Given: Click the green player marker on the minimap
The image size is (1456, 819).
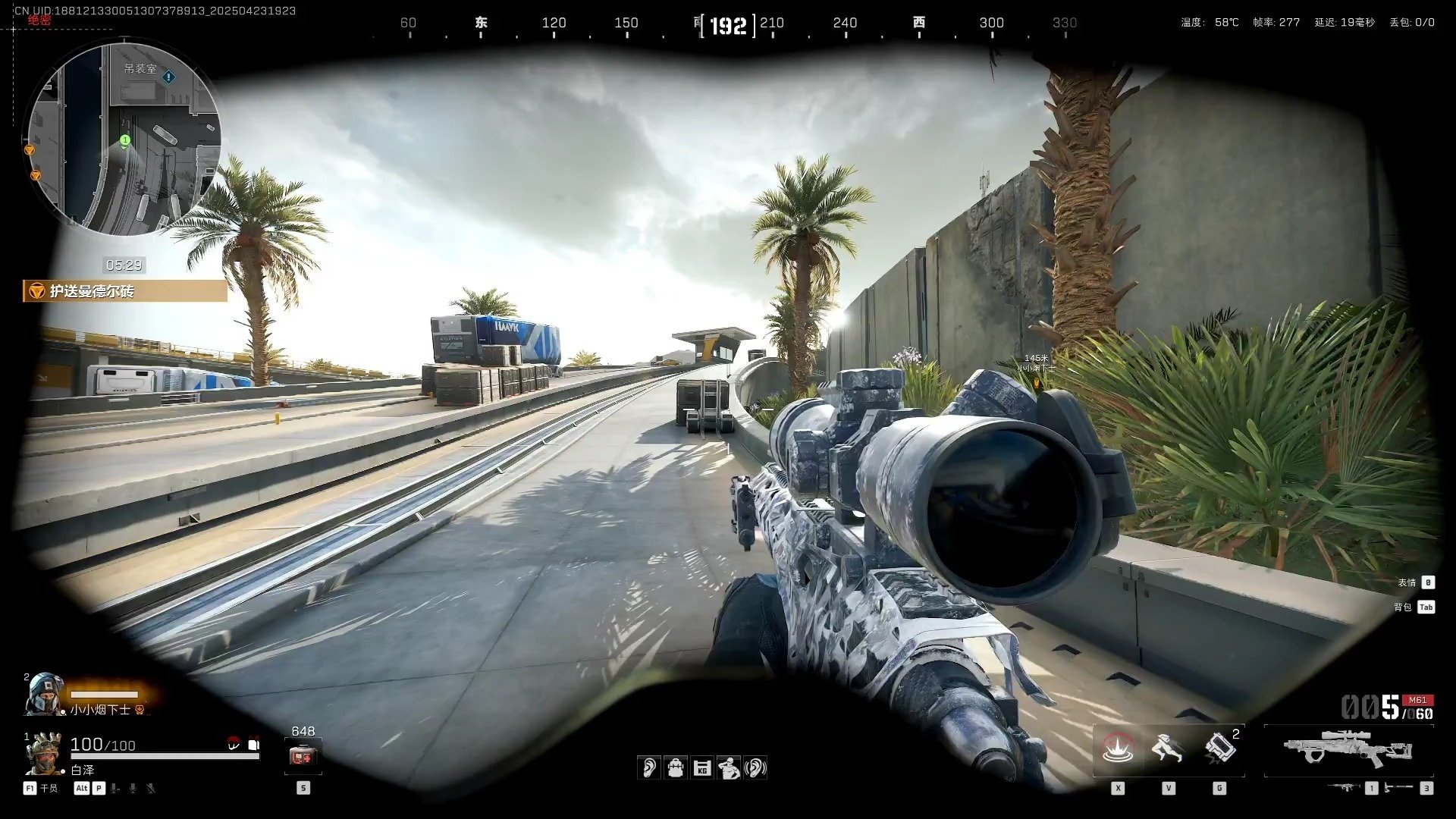Looking at the screenshot, I should (x=125, y=140).
